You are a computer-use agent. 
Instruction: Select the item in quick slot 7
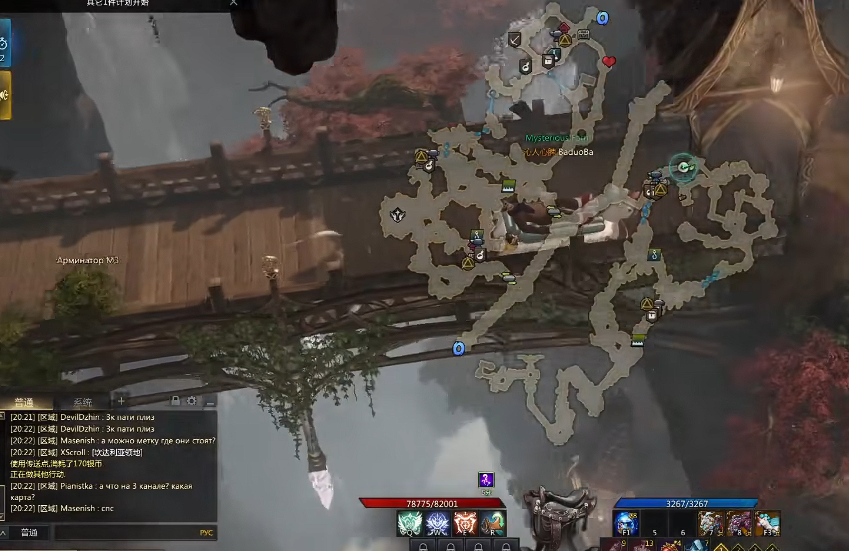711,522
